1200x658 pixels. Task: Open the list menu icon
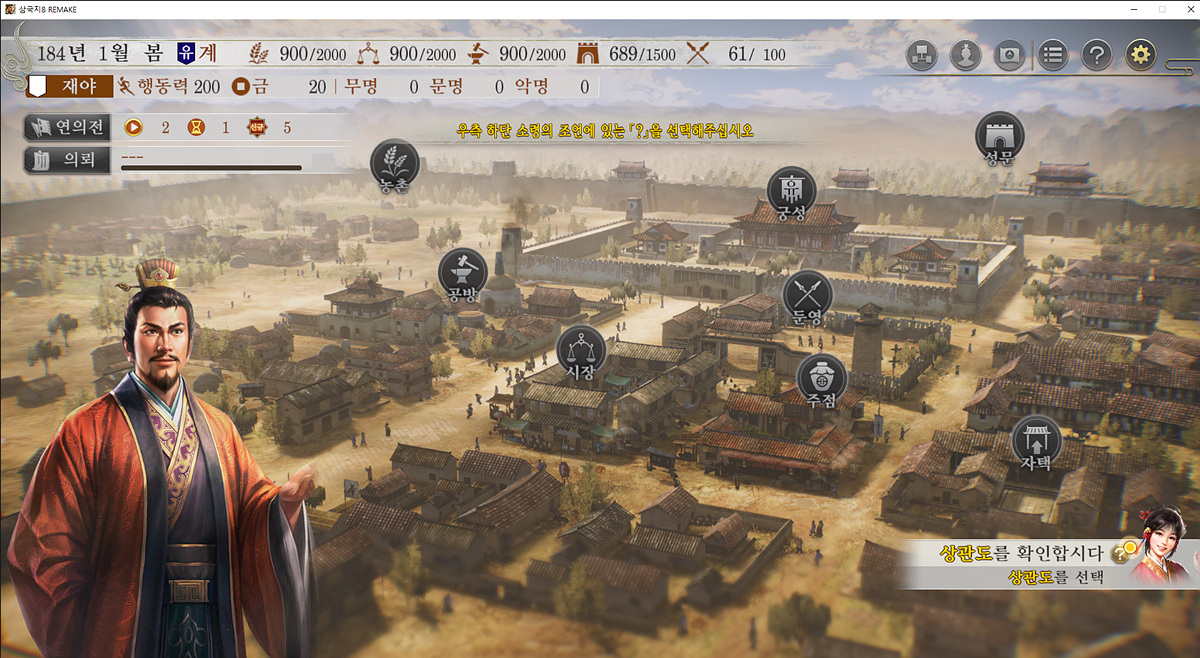[1052, 54]
